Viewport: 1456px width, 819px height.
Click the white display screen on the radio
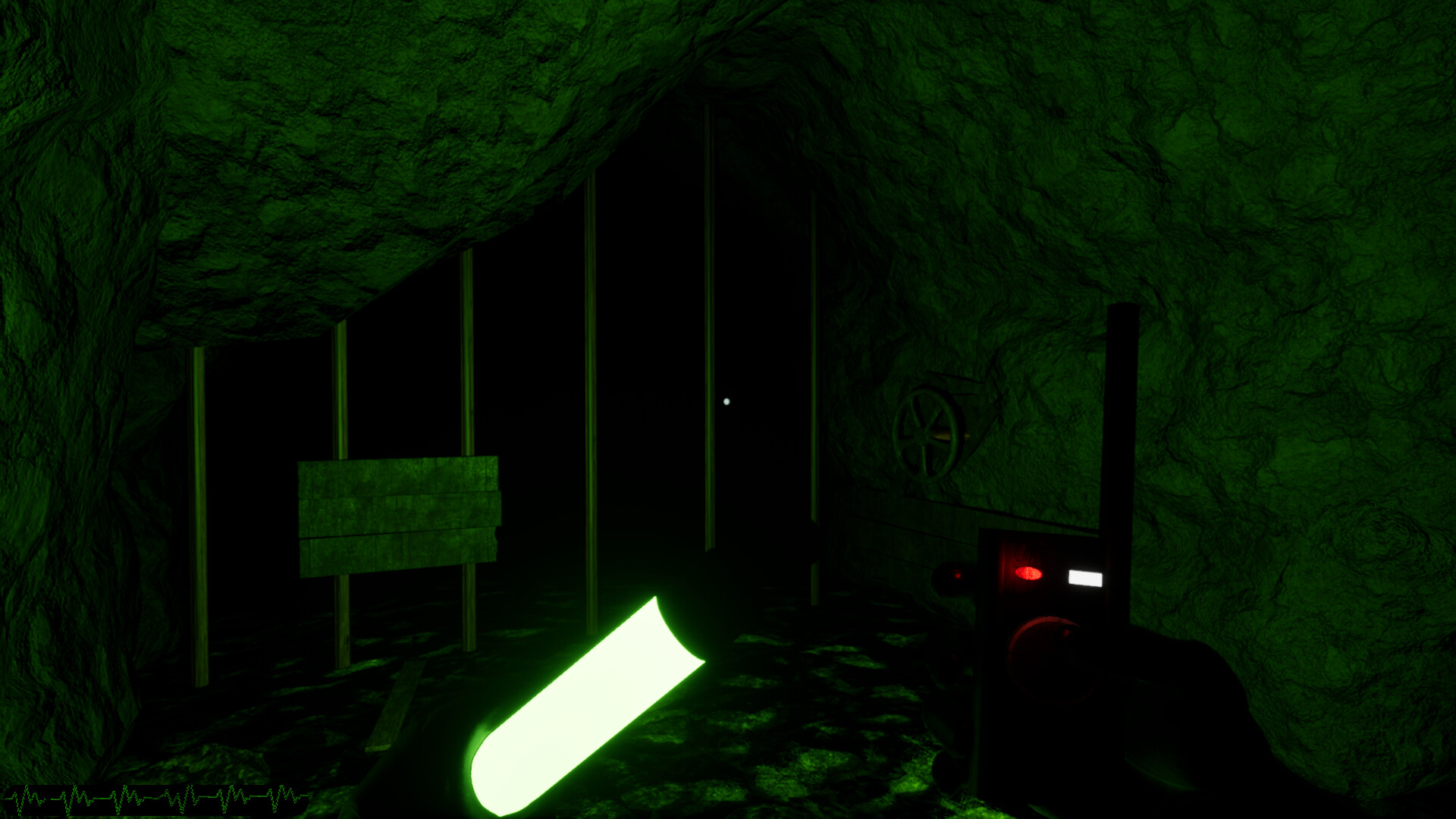pyautogui.click(x=1084, y=579)
